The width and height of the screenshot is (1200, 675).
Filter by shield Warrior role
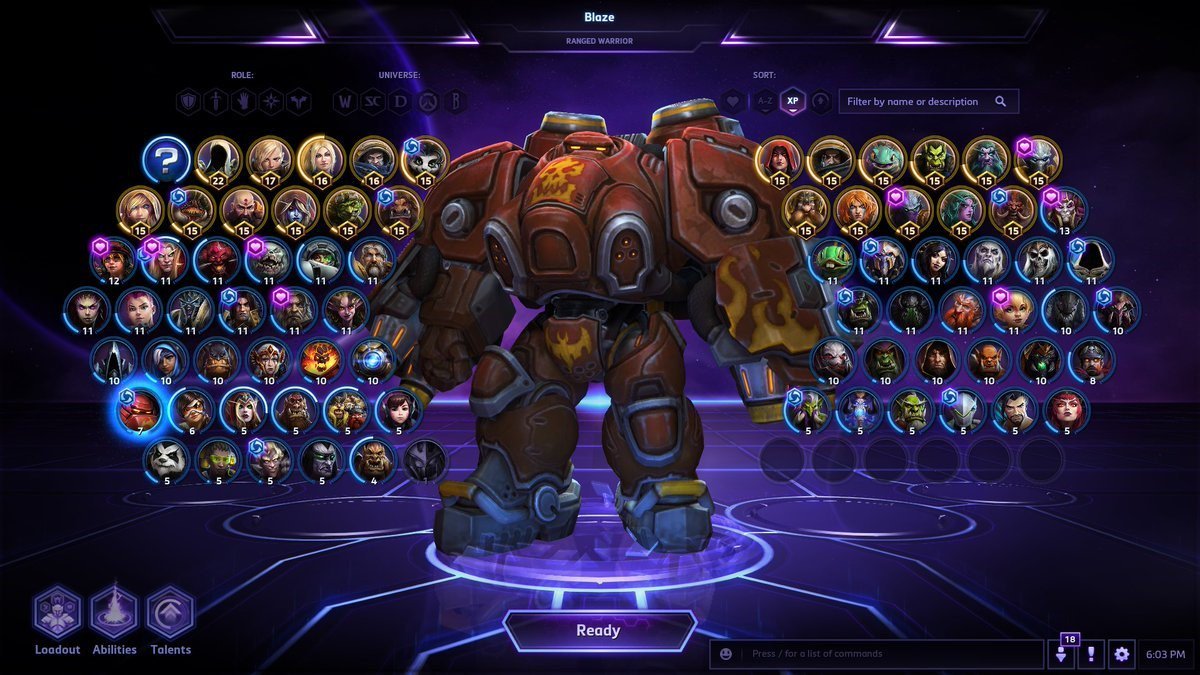[x=188, y=101]
